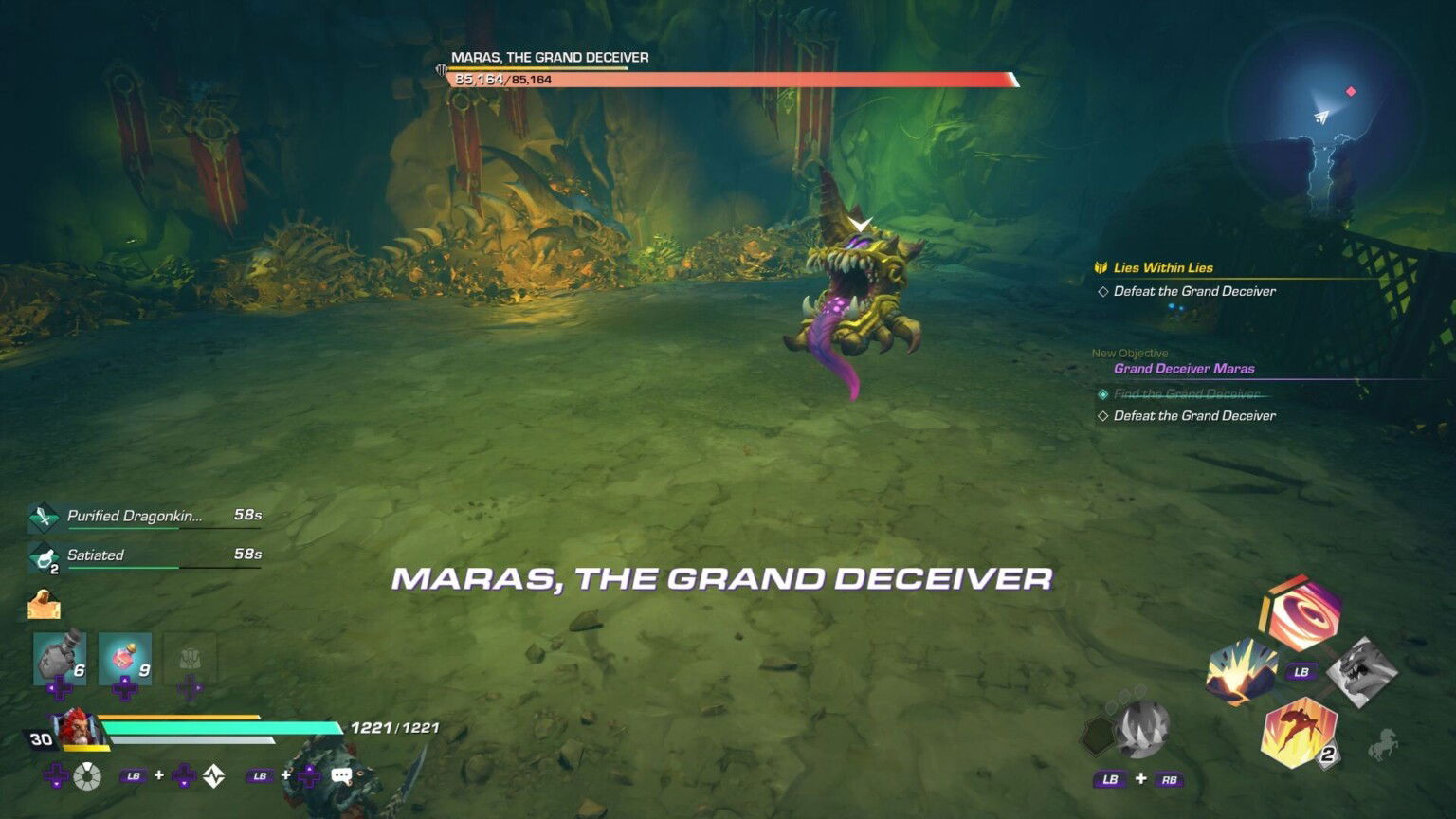
Task: Click the segmented ping wheel icon
Action: 87,775
